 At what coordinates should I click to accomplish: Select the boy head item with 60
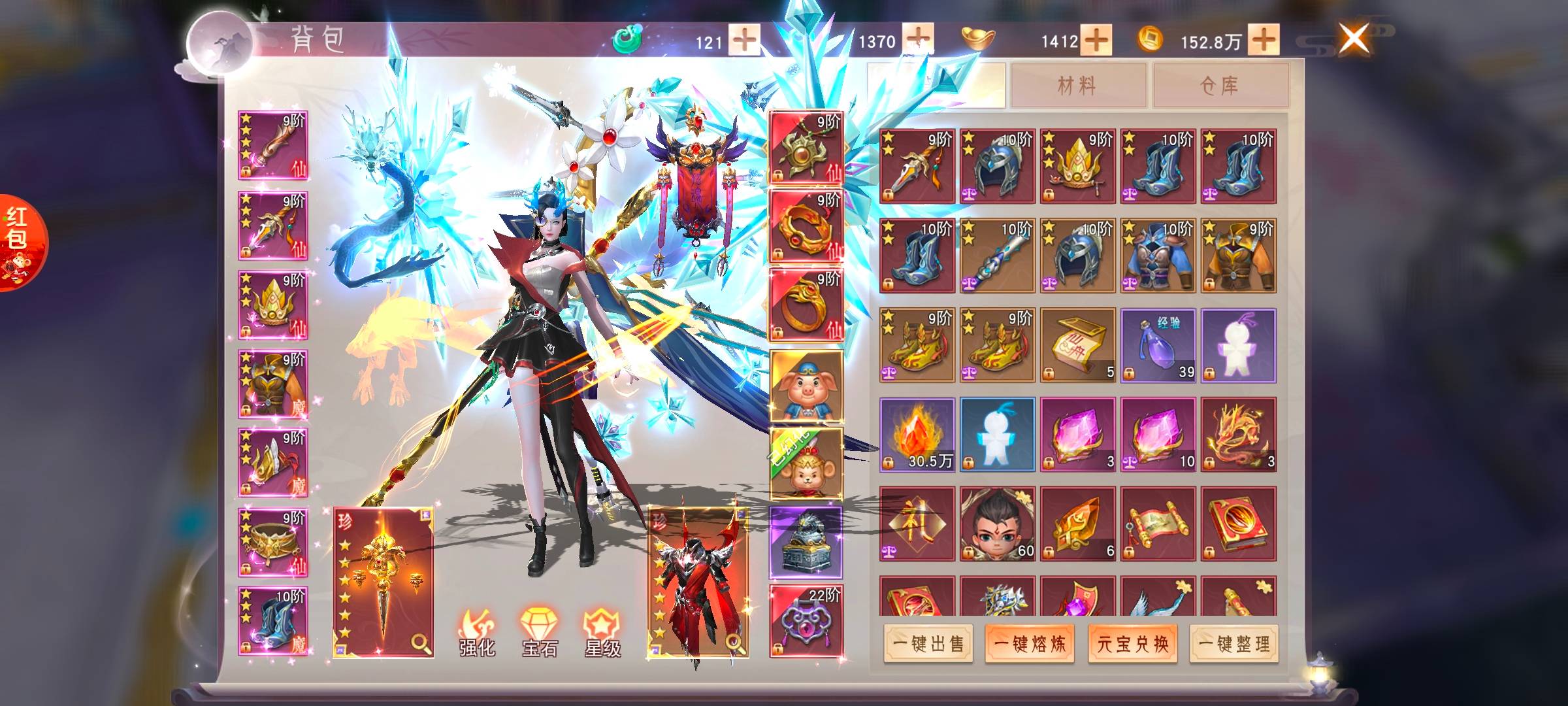point(997,524)
